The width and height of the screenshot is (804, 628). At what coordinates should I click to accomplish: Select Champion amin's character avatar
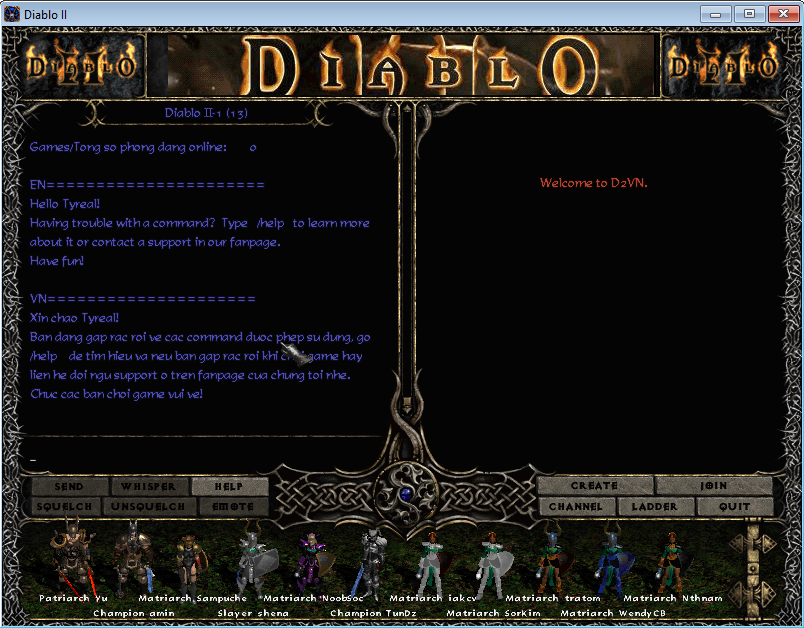click(x=130, y=562)
